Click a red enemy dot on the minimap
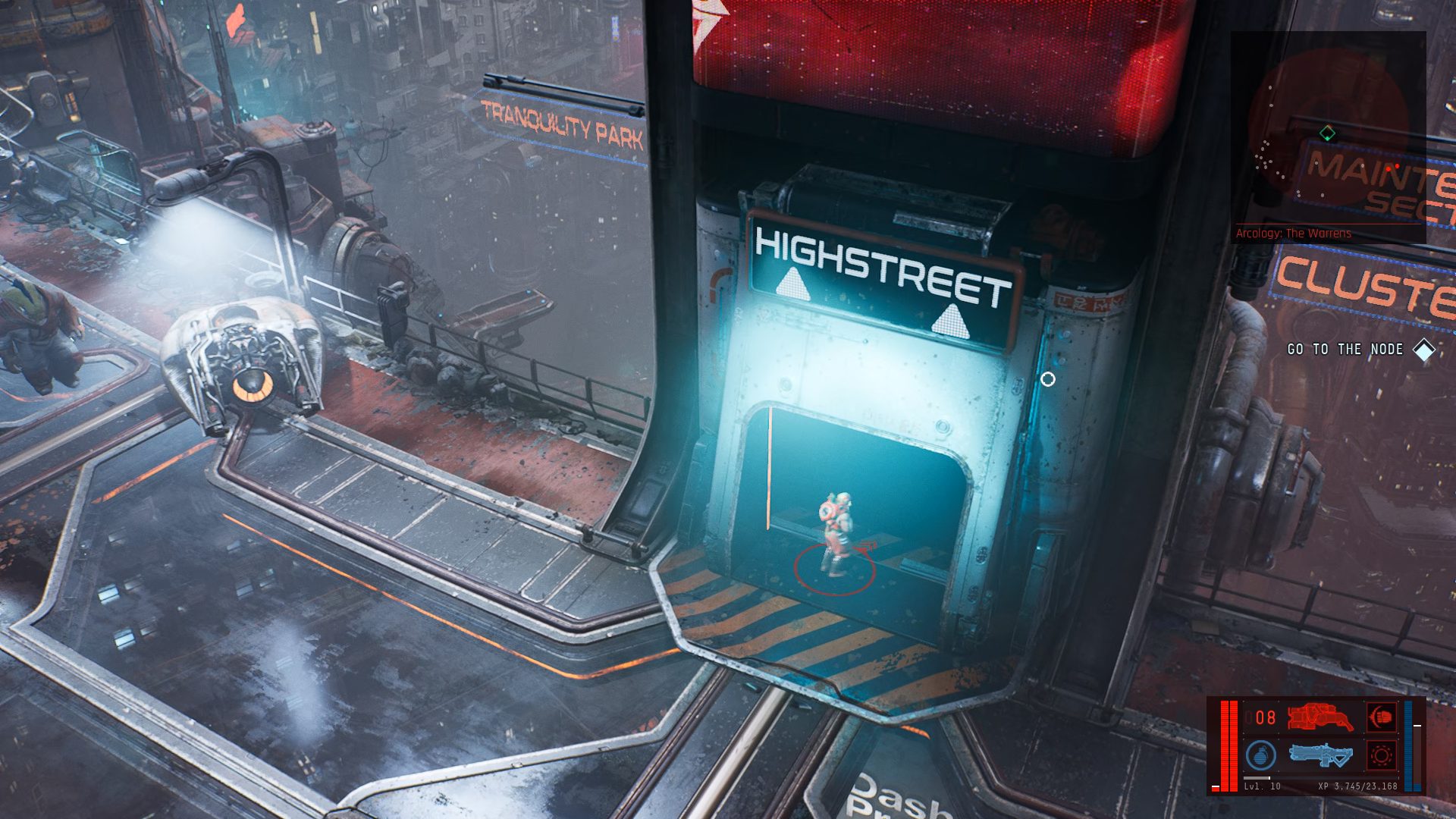The height and width of the screenshot is (819, 1456). tap(1389, 169)
